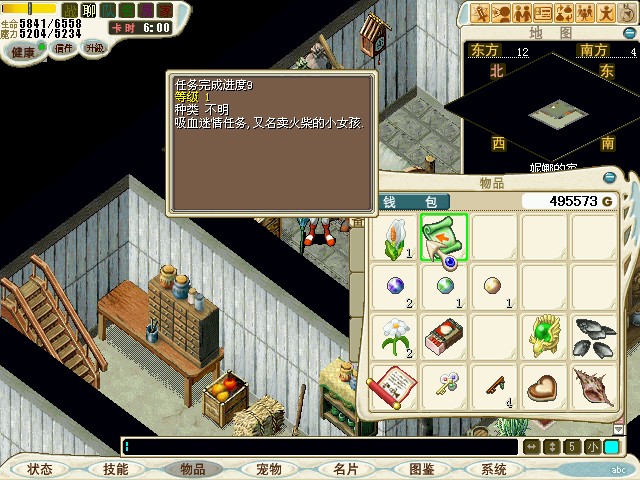640x480 pixels.
Task: Show the 名片 (Name Card) tab
Action: click(345, 469)
